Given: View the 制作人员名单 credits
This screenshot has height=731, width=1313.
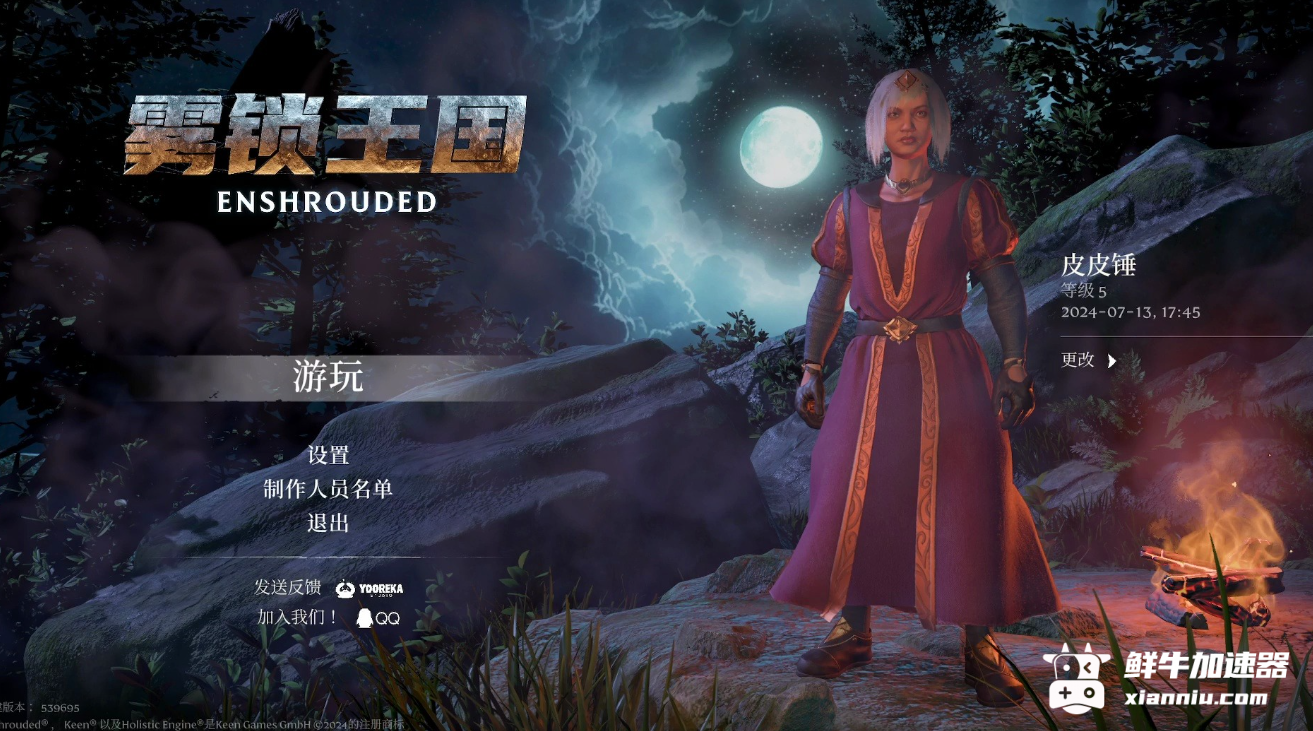Looking at the screenshot, I should click(x=328, y=489).
